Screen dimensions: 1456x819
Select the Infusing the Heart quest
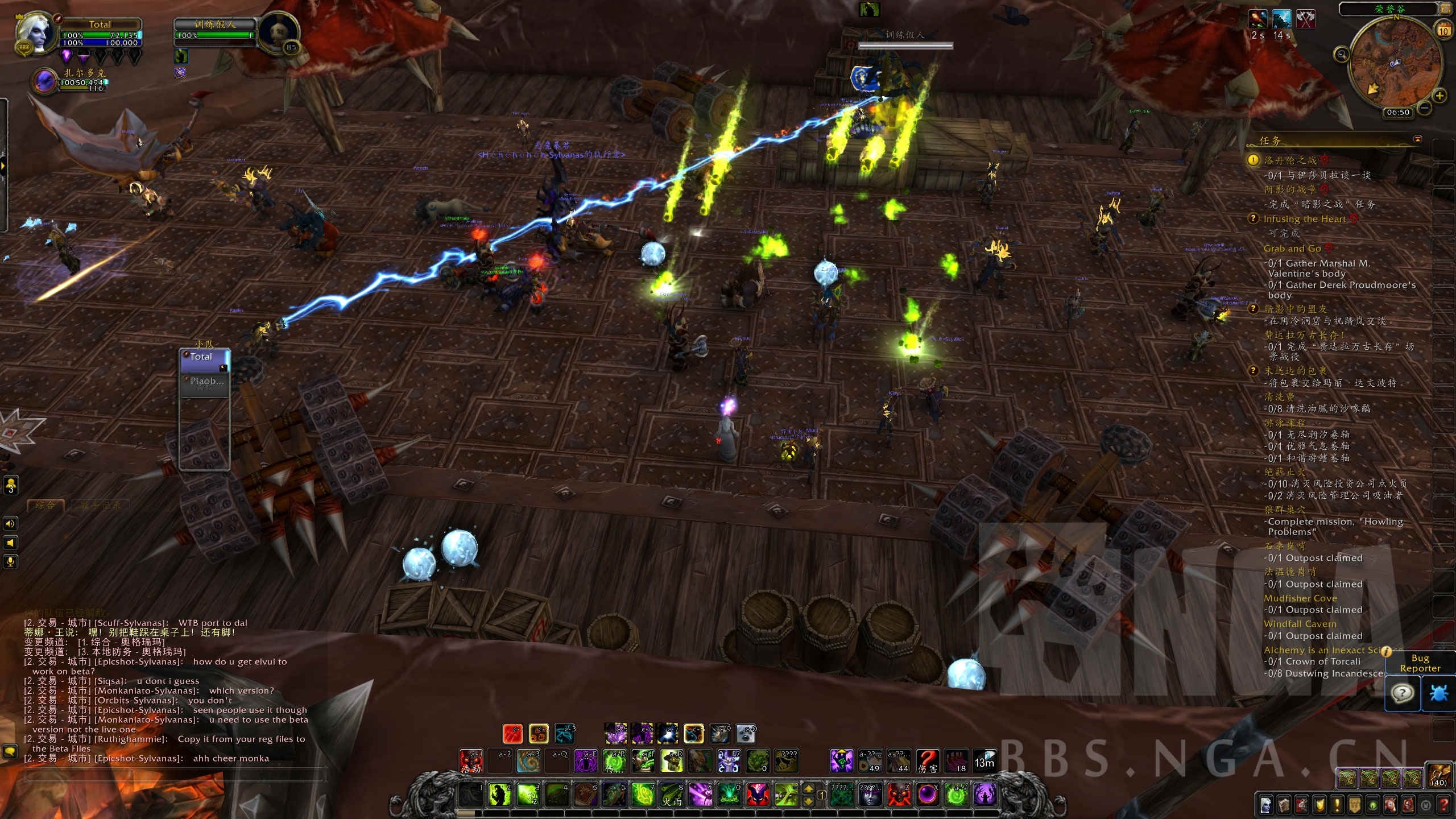(x=1305, y=219)
